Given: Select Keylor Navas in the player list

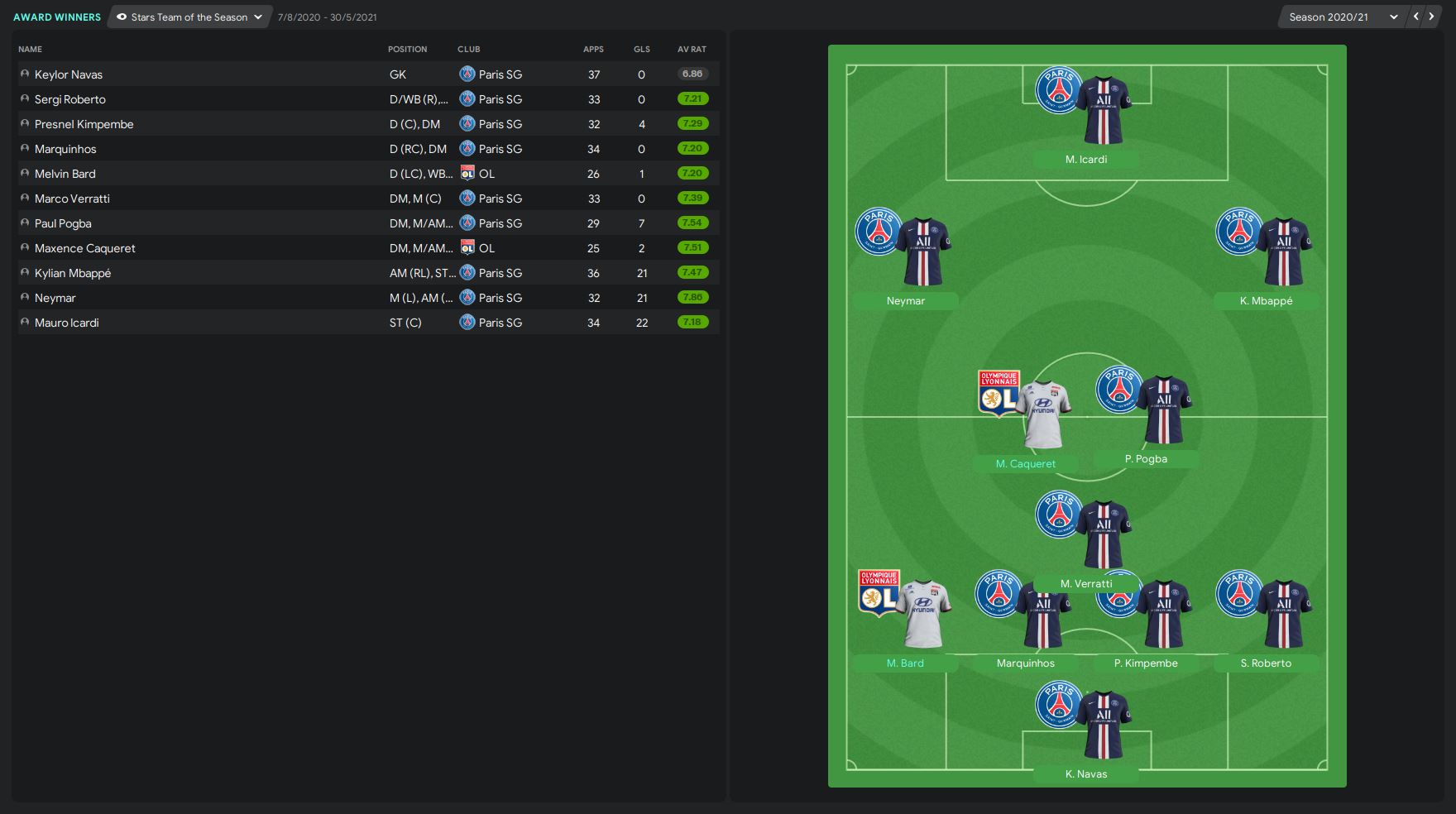Looking at the screenshot, I should coord(69,74).
